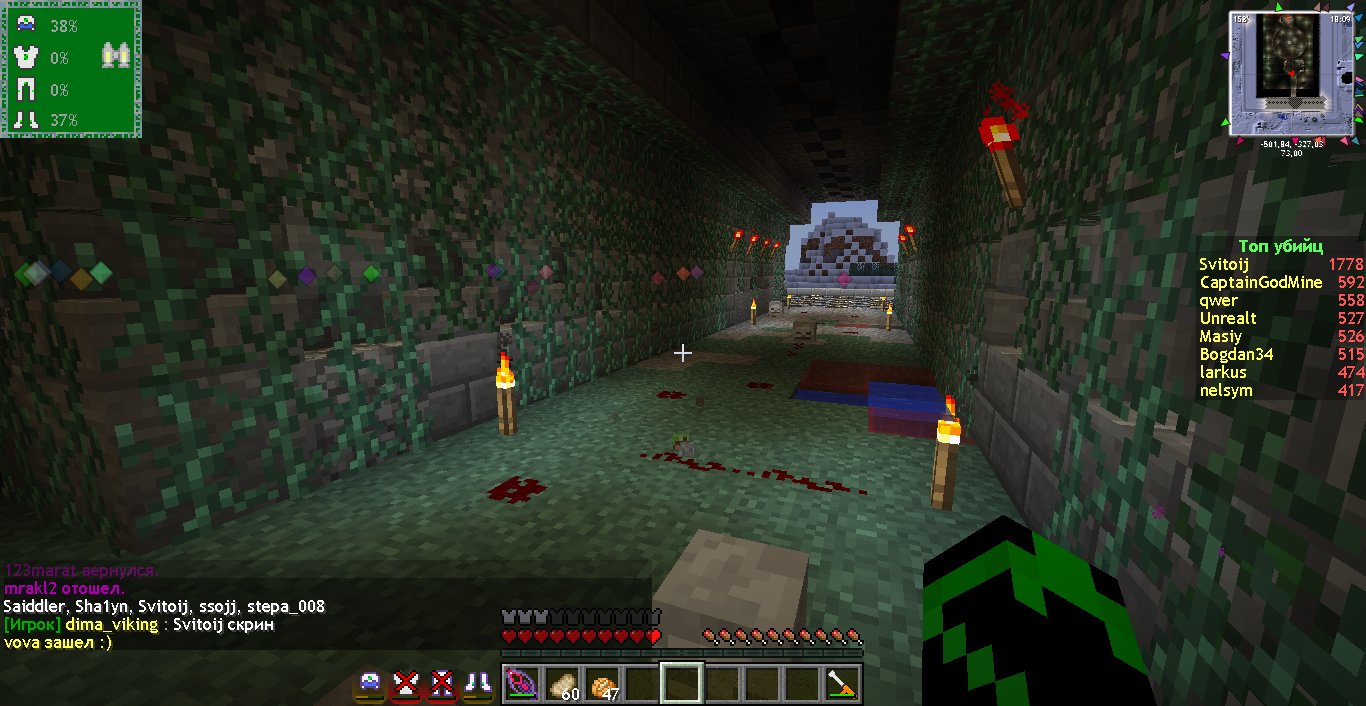
Task: Click dima_viking's chat message
Action: pyautogui.click(x=138, y=624)
